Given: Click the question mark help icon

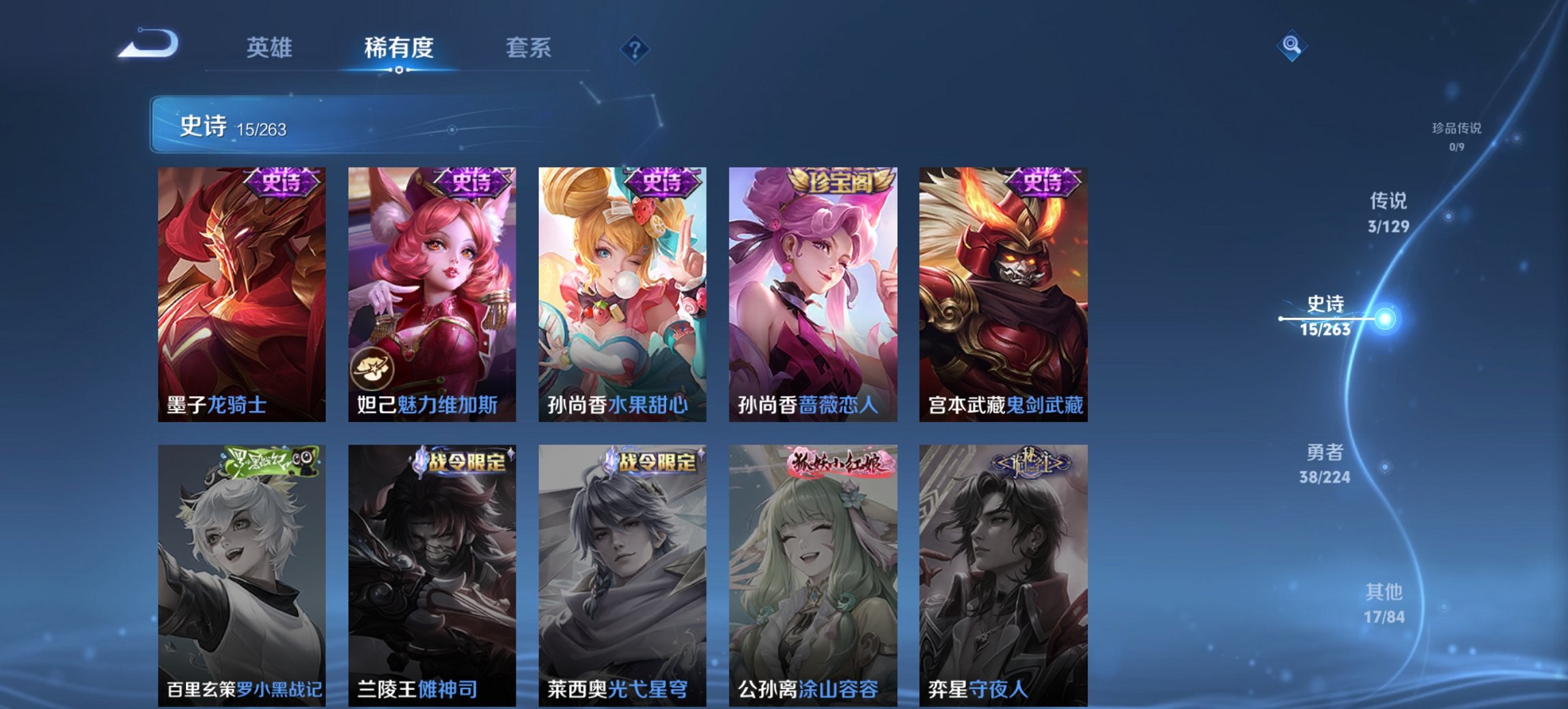Looking at the screenshot, I should [x=635, y=48].
